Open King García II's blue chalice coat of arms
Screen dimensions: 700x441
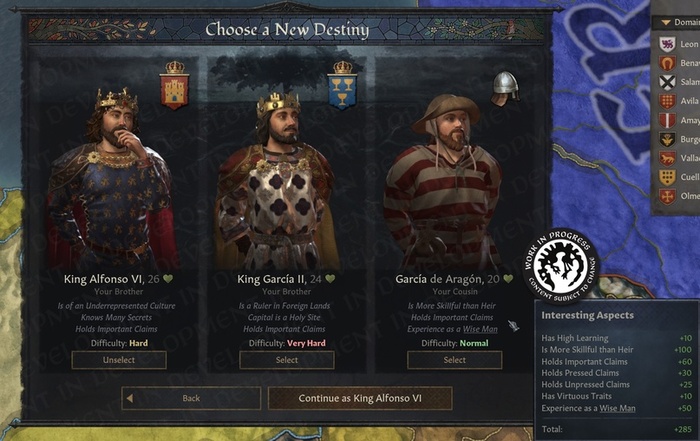pos(342,84)
